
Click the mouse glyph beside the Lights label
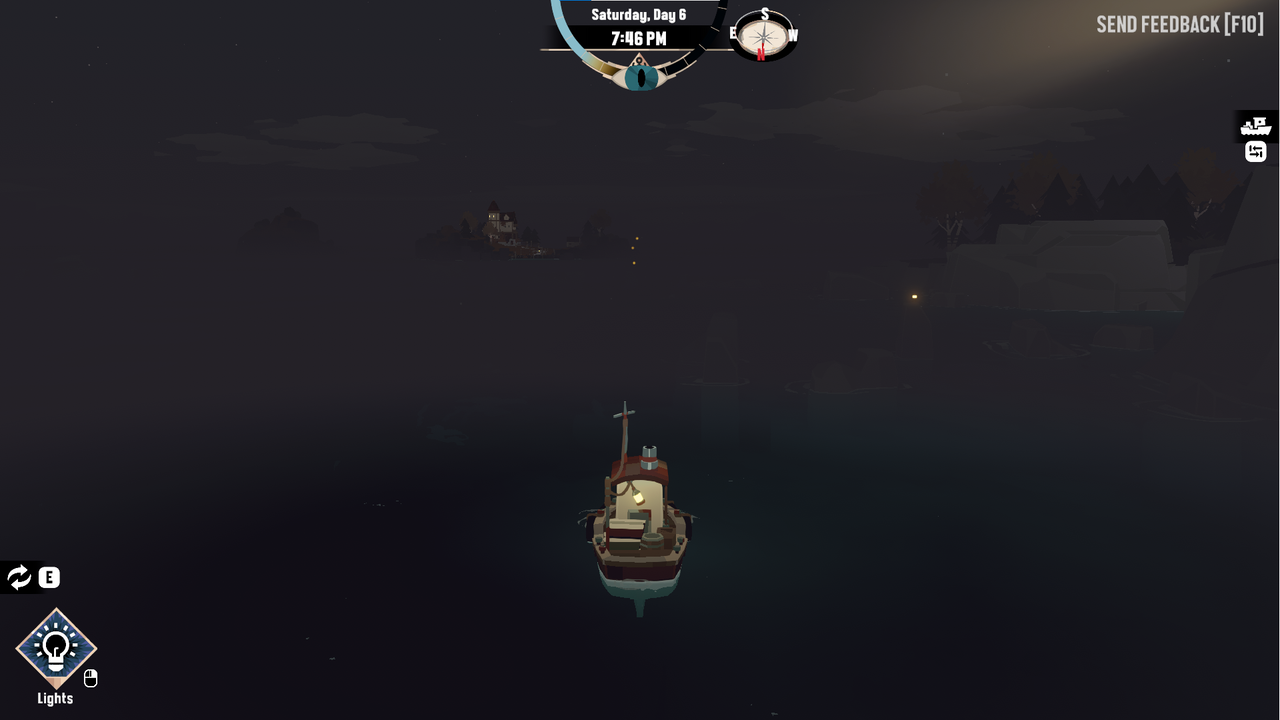coord(90,678)
